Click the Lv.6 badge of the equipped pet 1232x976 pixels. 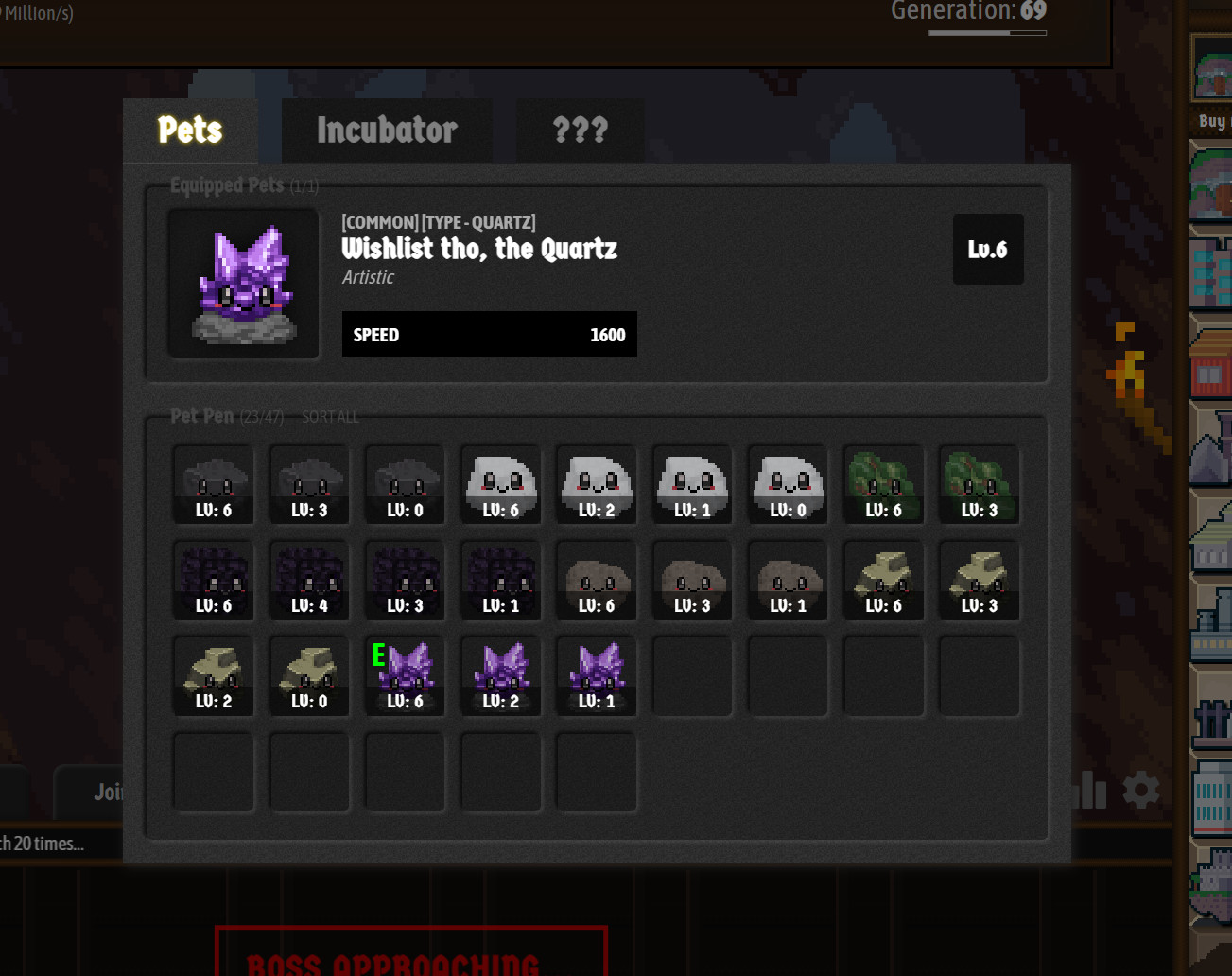(x=988, y=249)
